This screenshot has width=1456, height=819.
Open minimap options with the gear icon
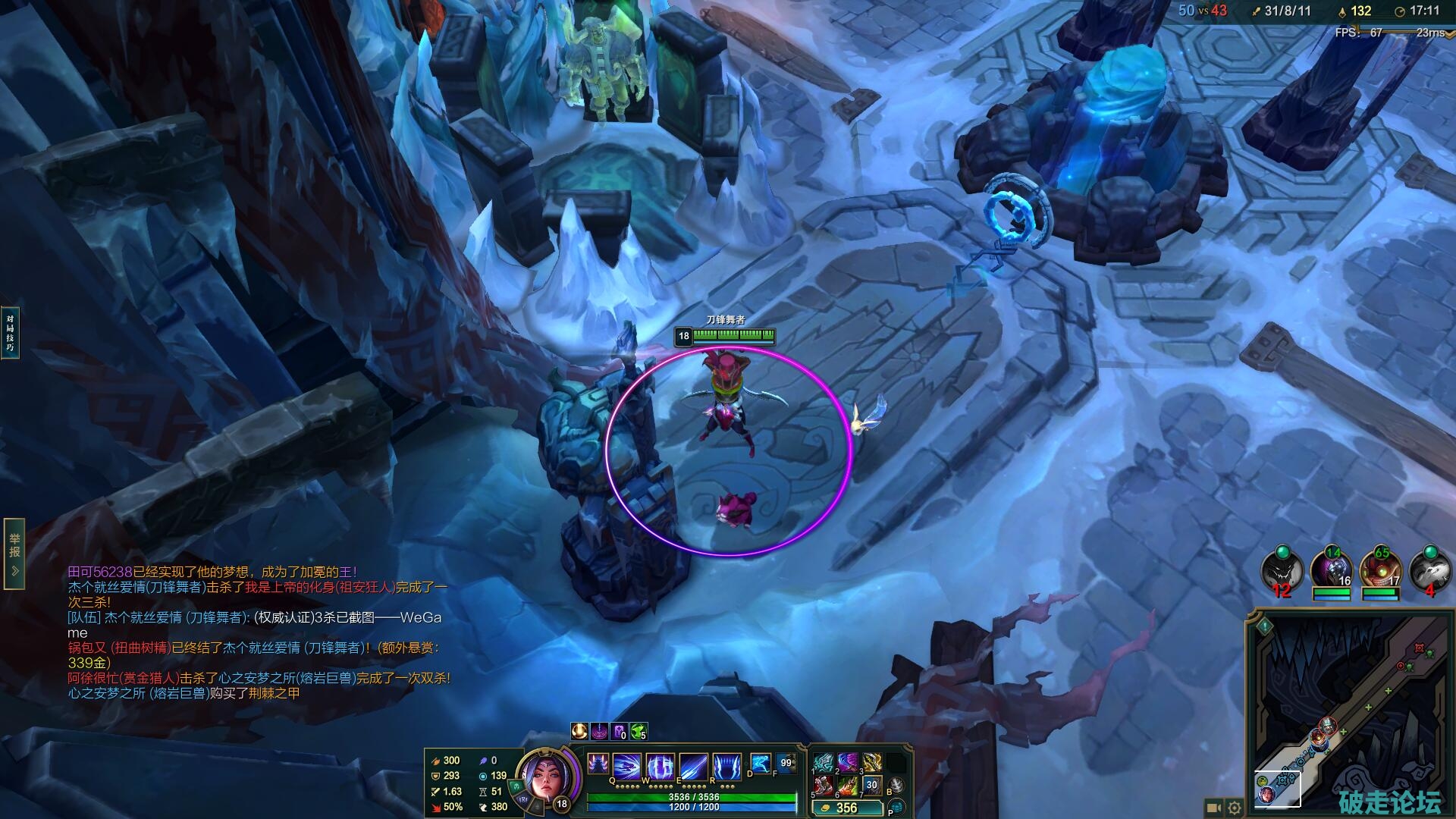pos(1235,808)
